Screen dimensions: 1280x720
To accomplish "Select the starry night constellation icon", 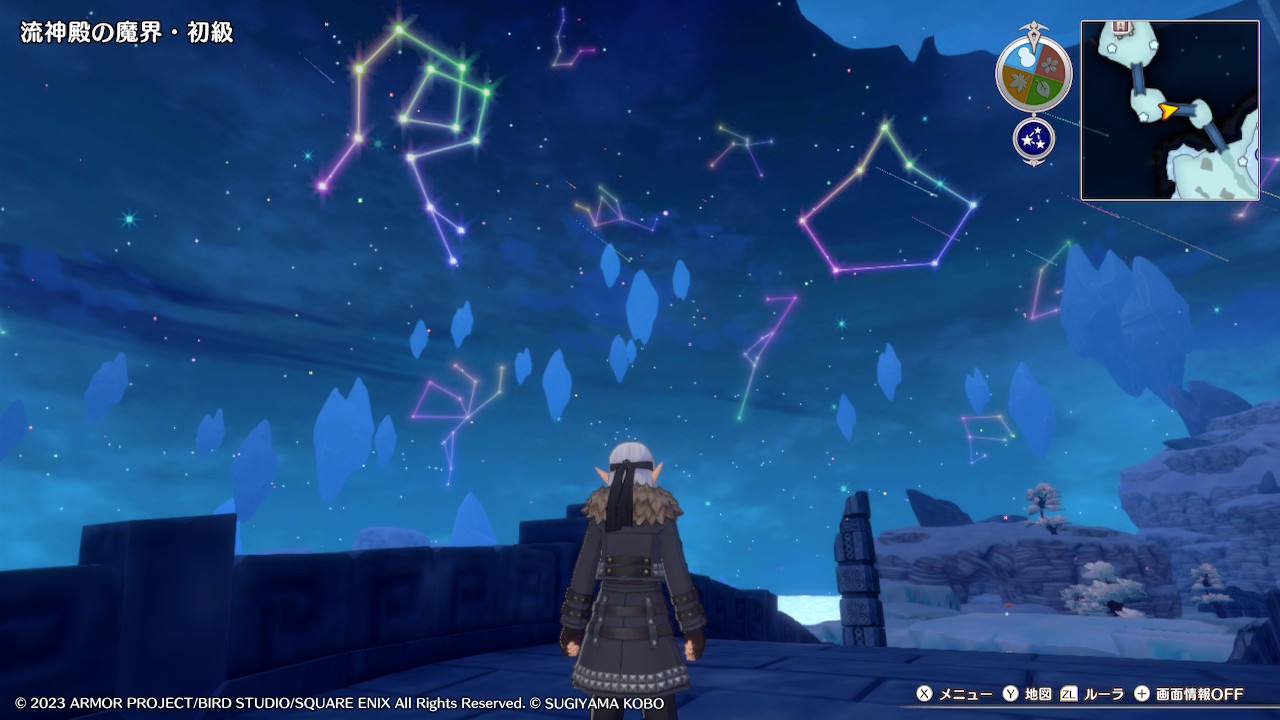I will (1033, 139).
